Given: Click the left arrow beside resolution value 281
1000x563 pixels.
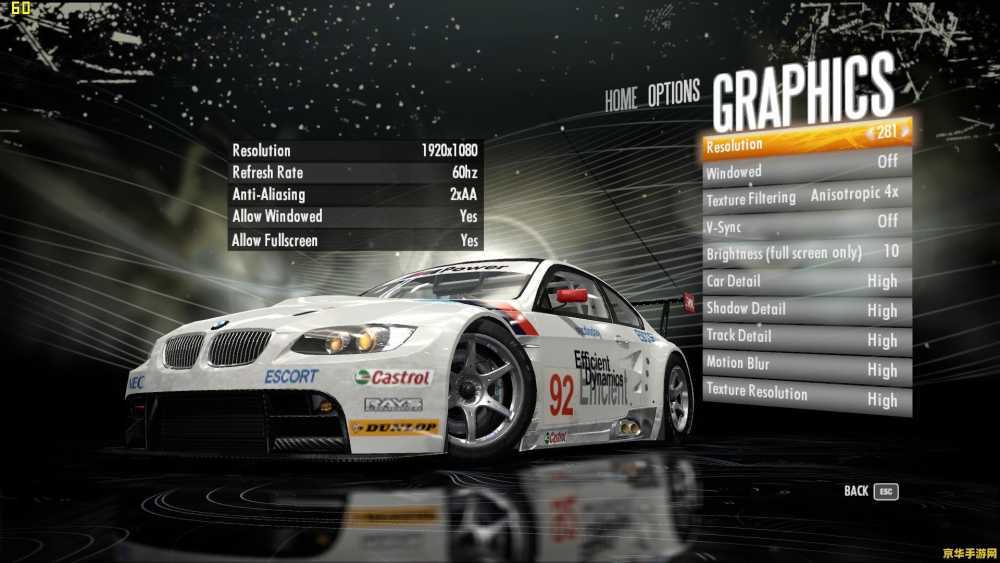Looking at the screenshot, I should pos(870,132).
